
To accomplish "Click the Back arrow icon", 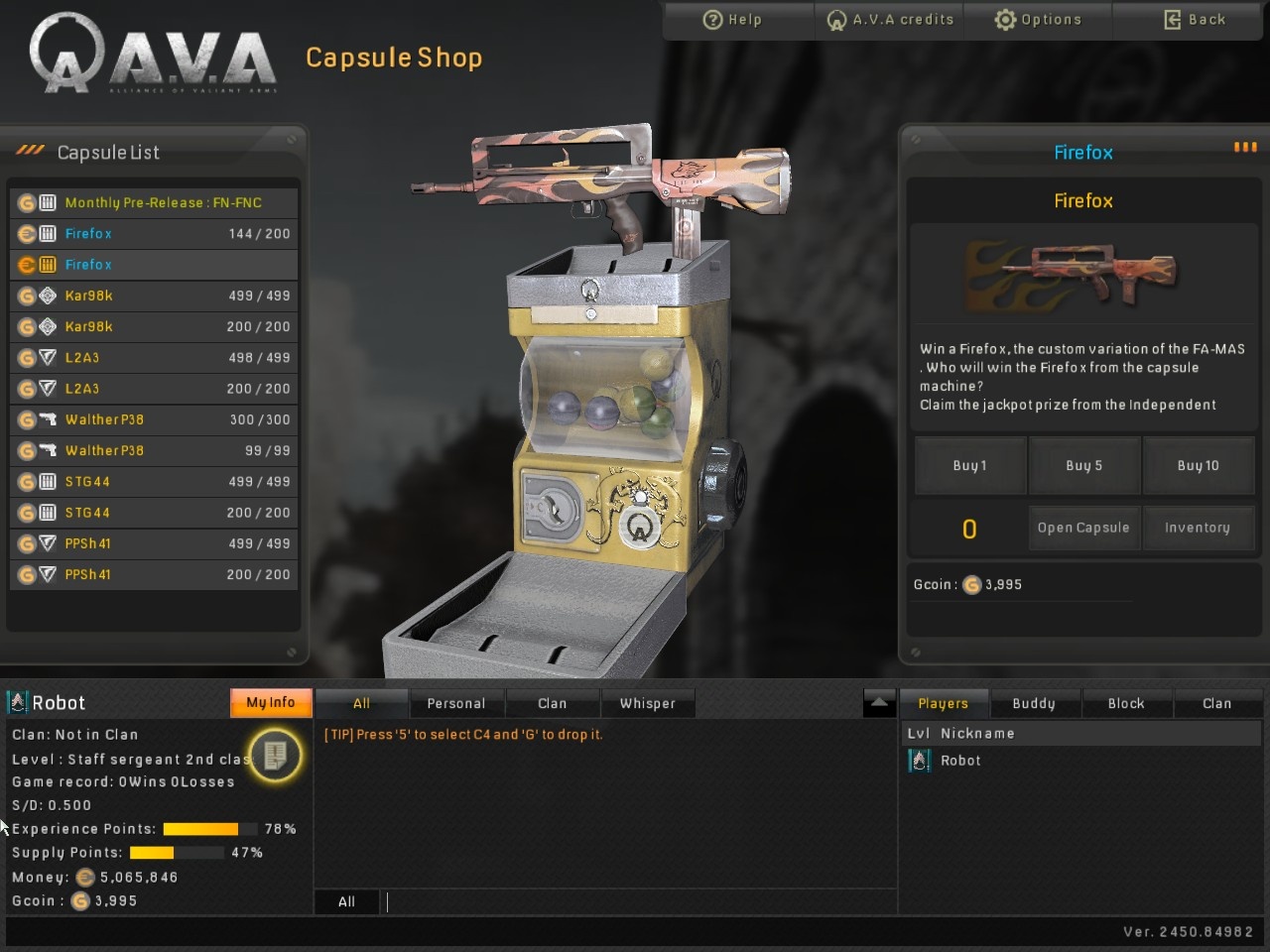I will [x=1173, y=19].
